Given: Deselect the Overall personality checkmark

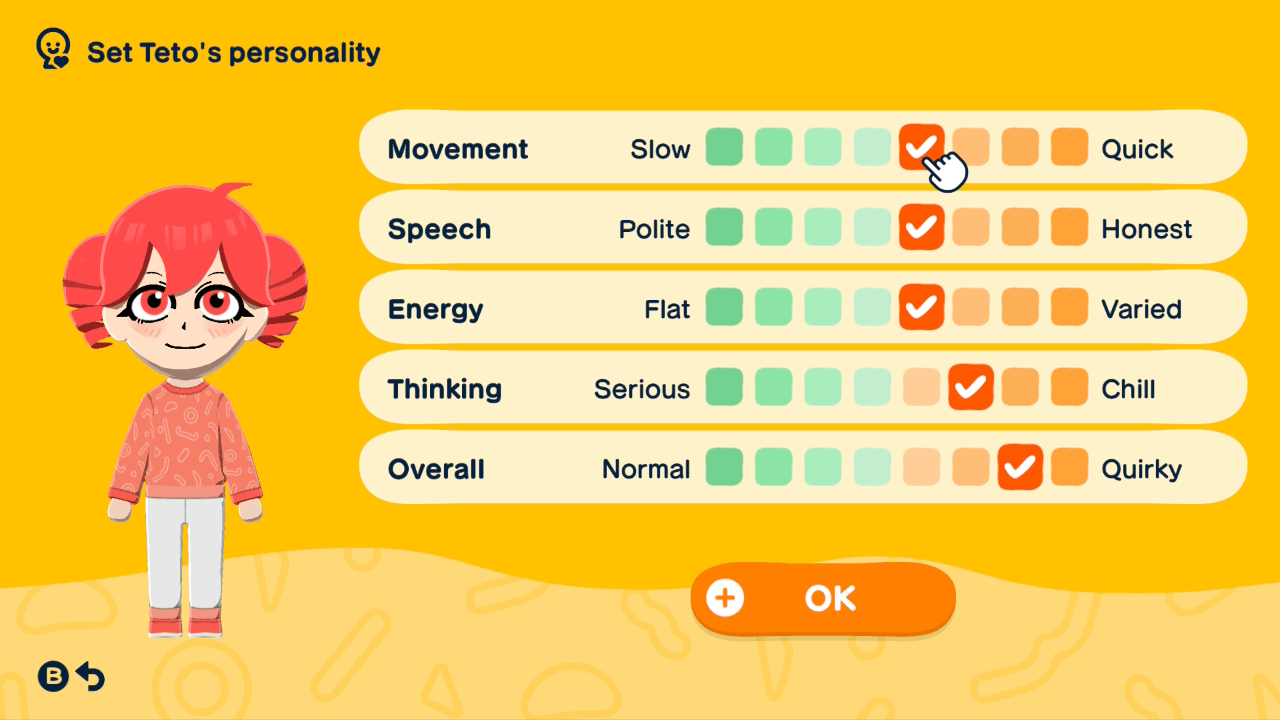Looking at the screenshot, I should point(1020,467).
